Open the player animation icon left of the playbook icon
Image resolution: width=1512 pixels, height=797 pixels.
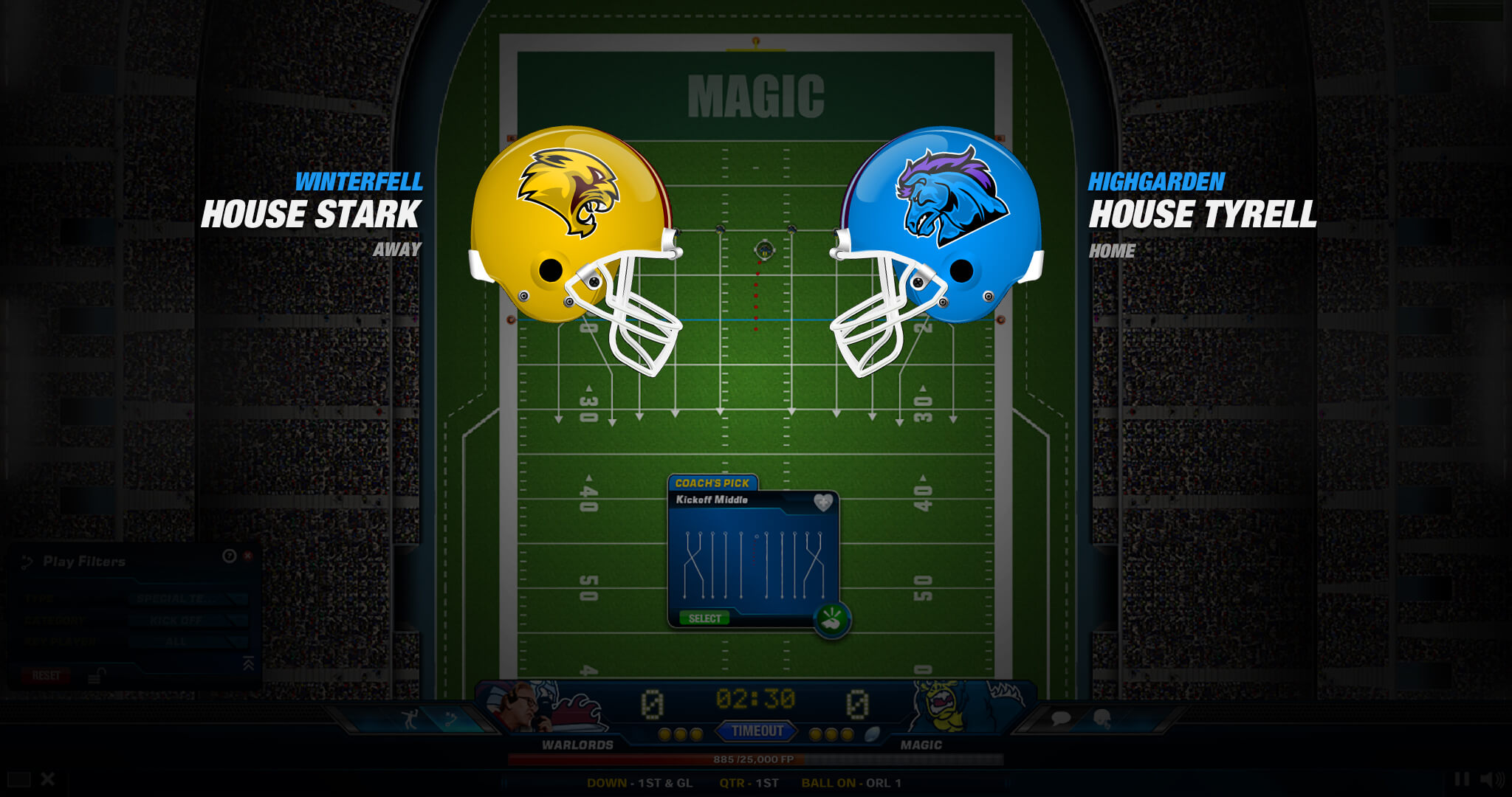point(410,717)
